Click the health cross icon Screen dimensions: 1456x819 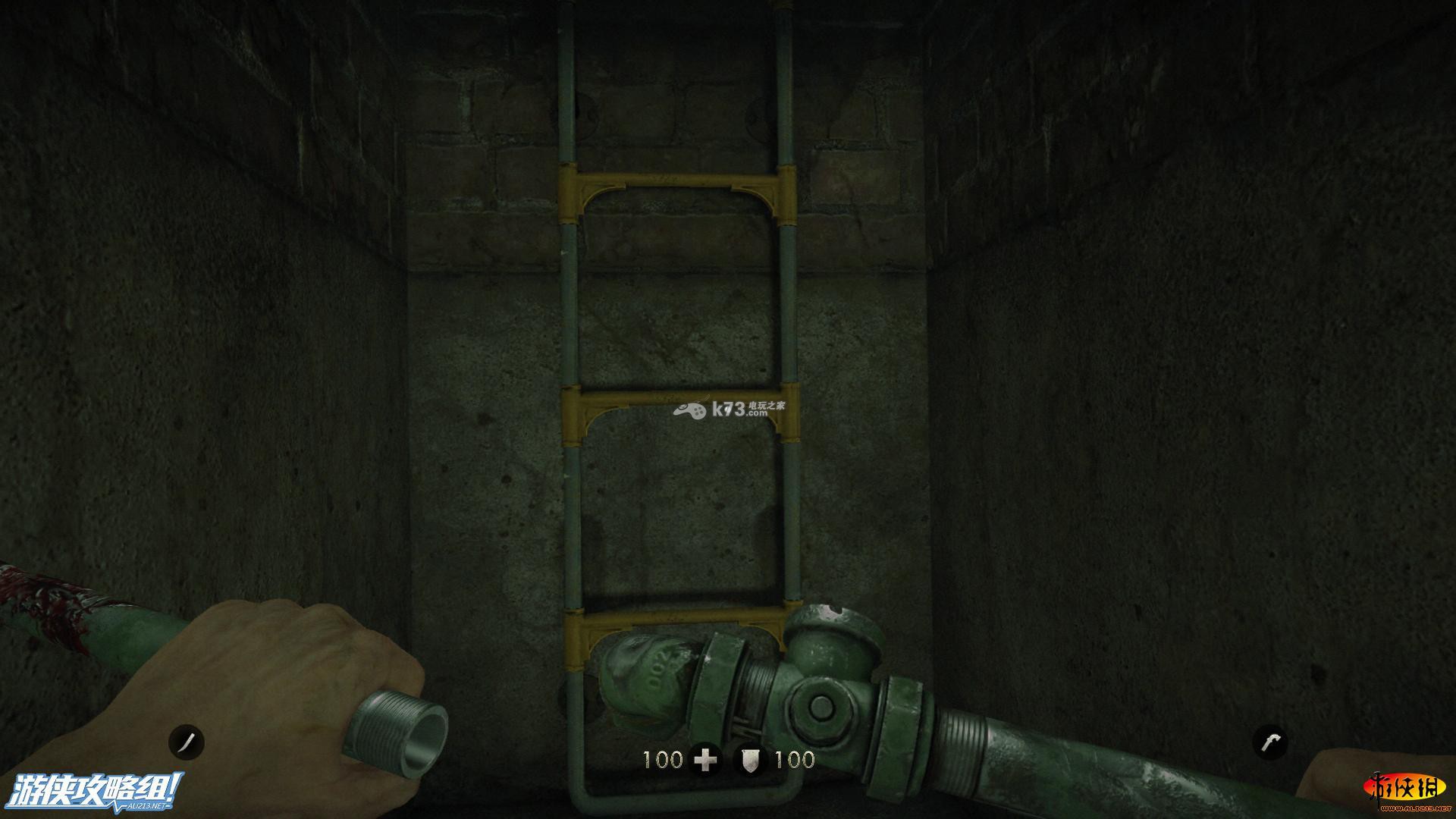point(705,760)
